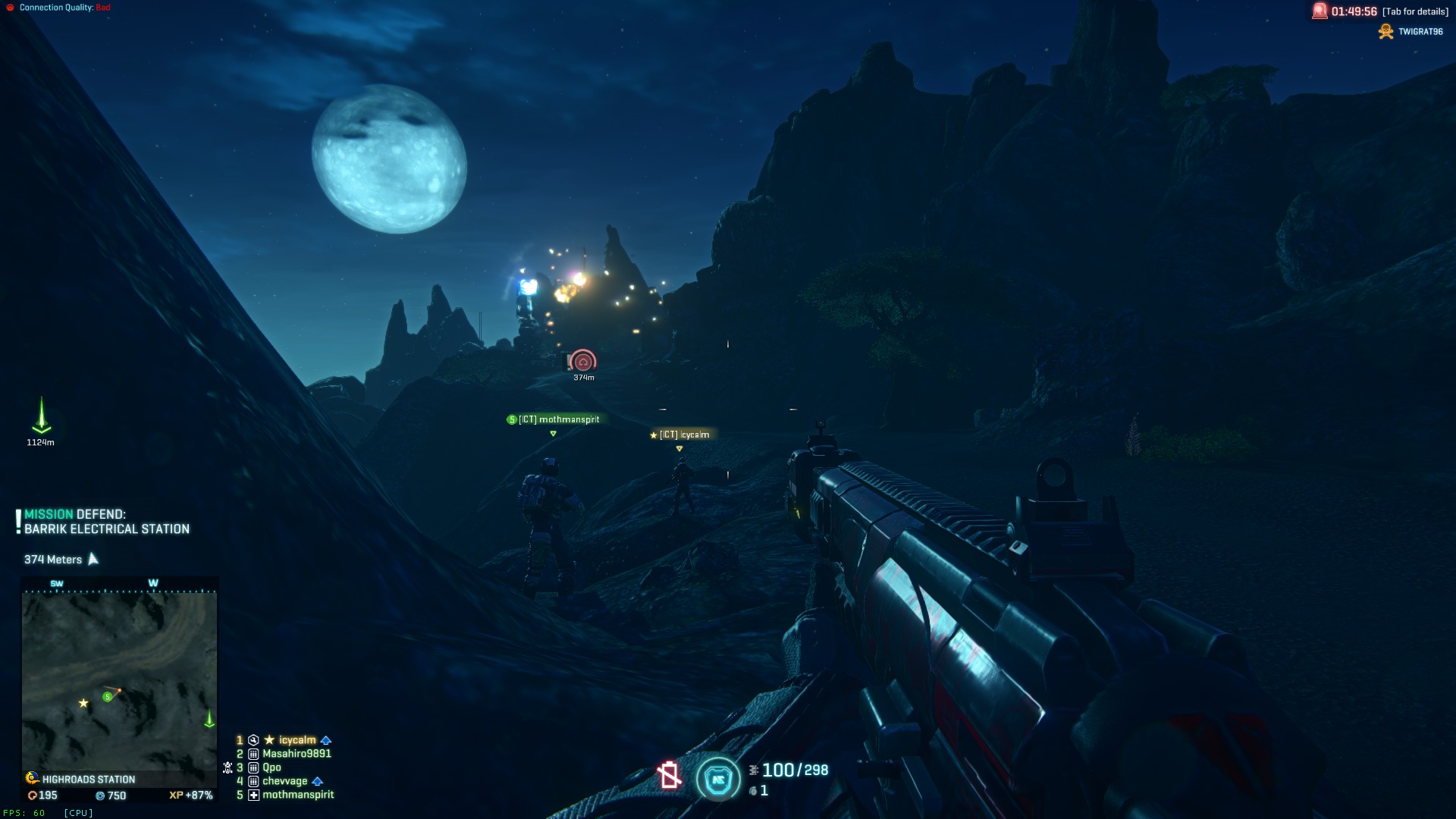Choose Qpo in the squad list

pyautogui.click(x=271, y=767)
